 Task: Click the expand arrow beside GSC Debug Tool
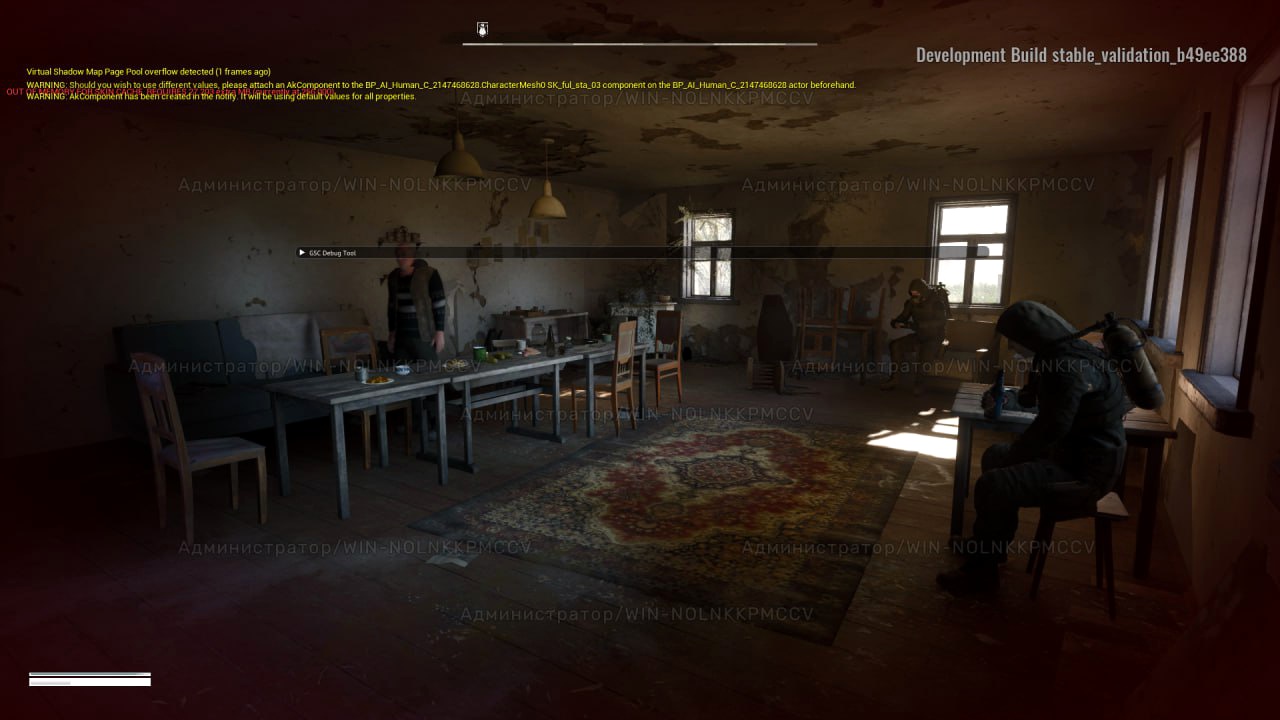pyautogui.click(x=301, y=253)
